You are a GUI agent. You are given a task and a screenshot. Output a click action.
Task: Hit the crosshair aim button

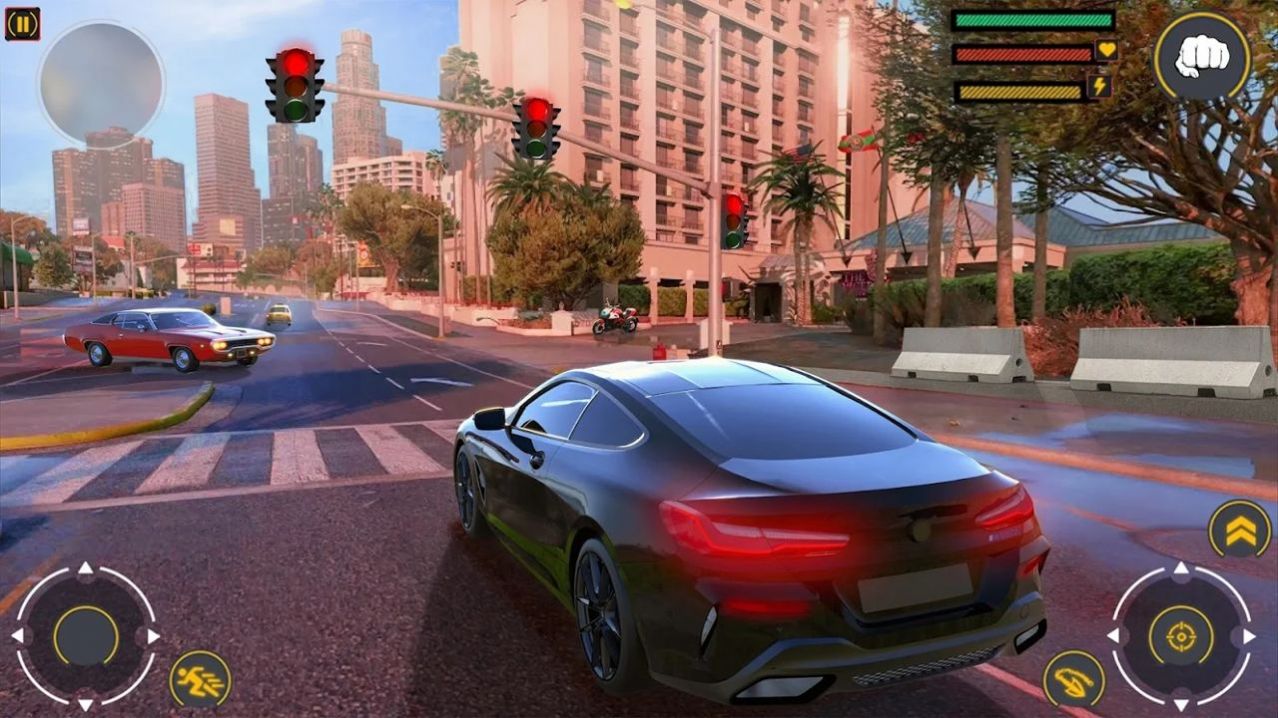1181,636
